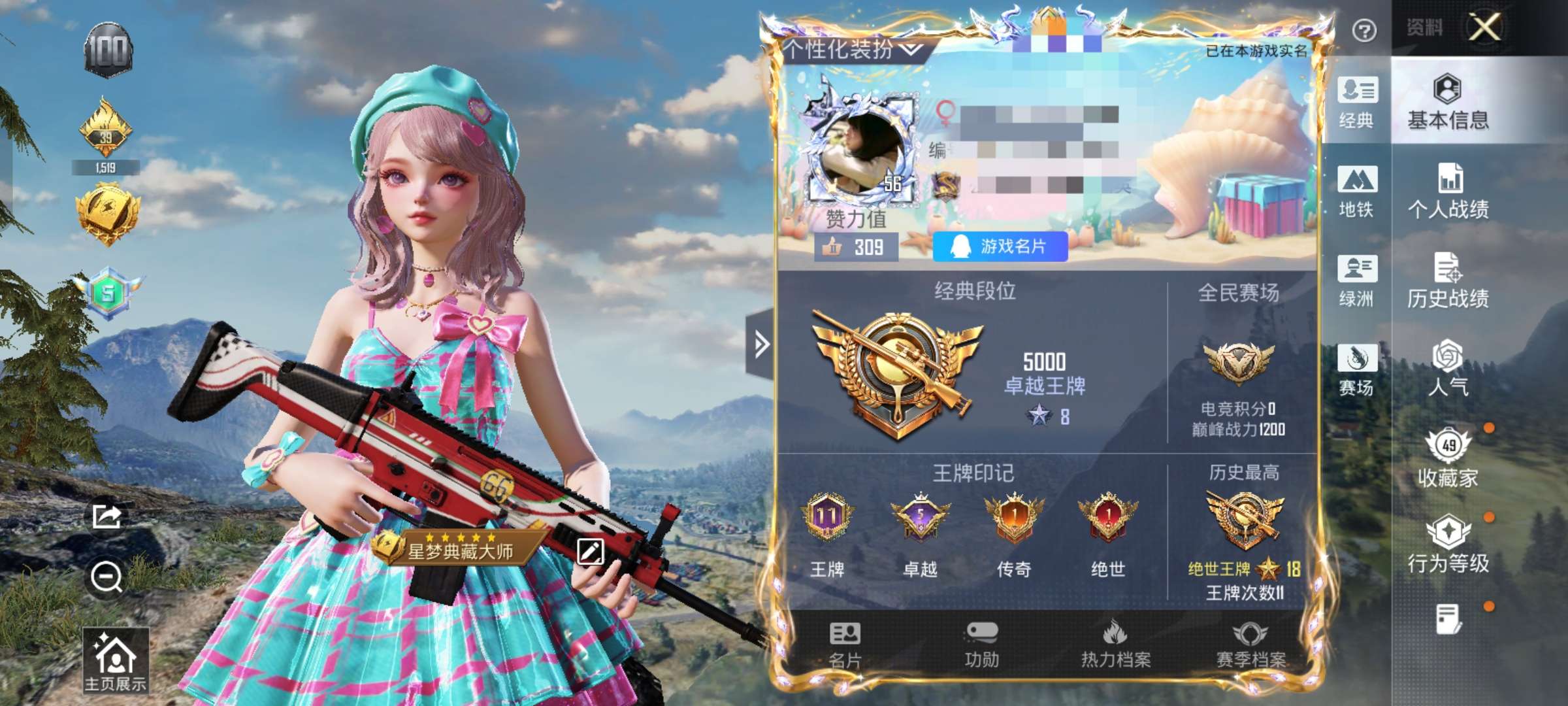Open the help question mark icon

point(1364,30)
